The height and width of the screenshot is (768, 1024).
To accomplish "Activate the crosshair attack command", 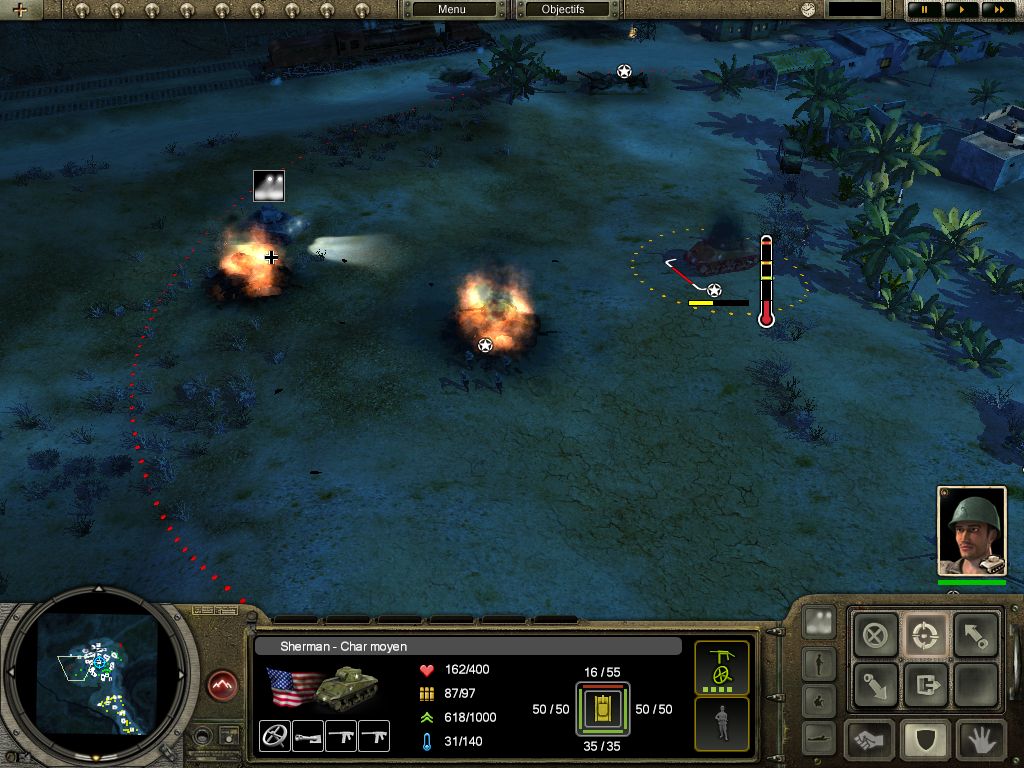I will click(x=924, y=635).
